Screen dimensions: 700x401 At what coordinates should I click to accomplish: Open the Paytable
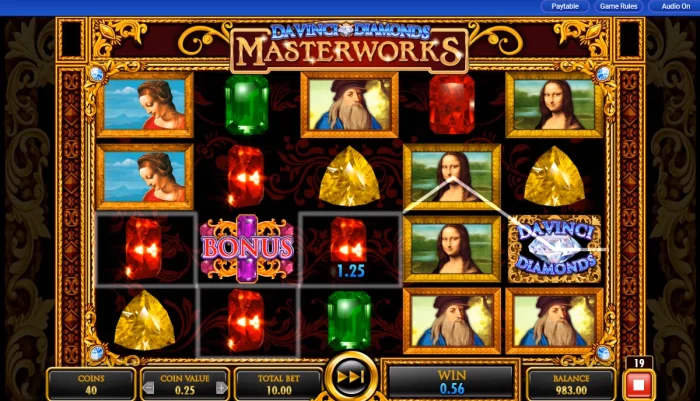point(565,6)
